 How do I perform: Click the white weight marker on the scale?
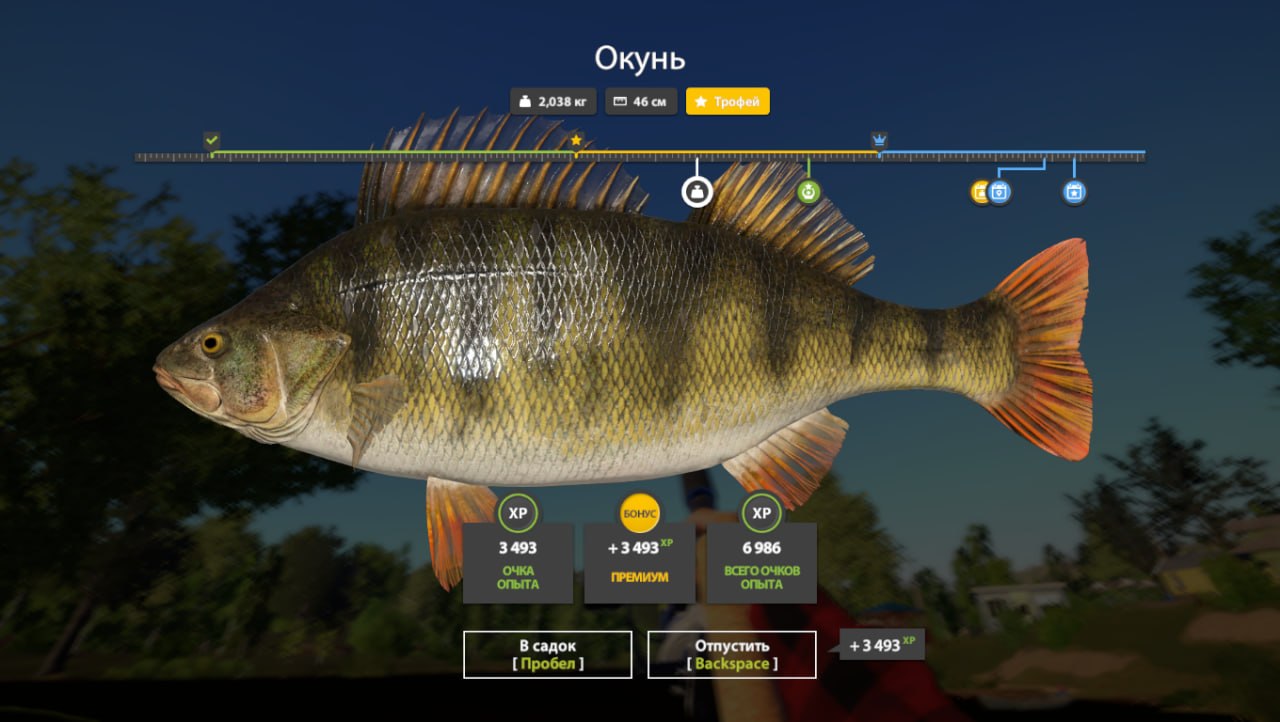[x=697, y=190]
